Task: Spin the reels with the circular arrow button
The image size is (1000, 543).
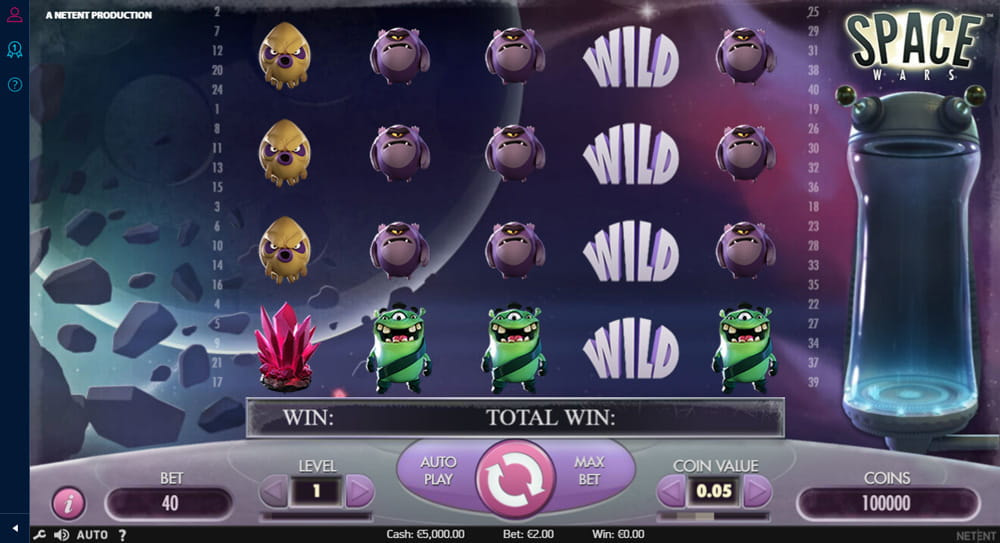Action: [x=516, y=479]
